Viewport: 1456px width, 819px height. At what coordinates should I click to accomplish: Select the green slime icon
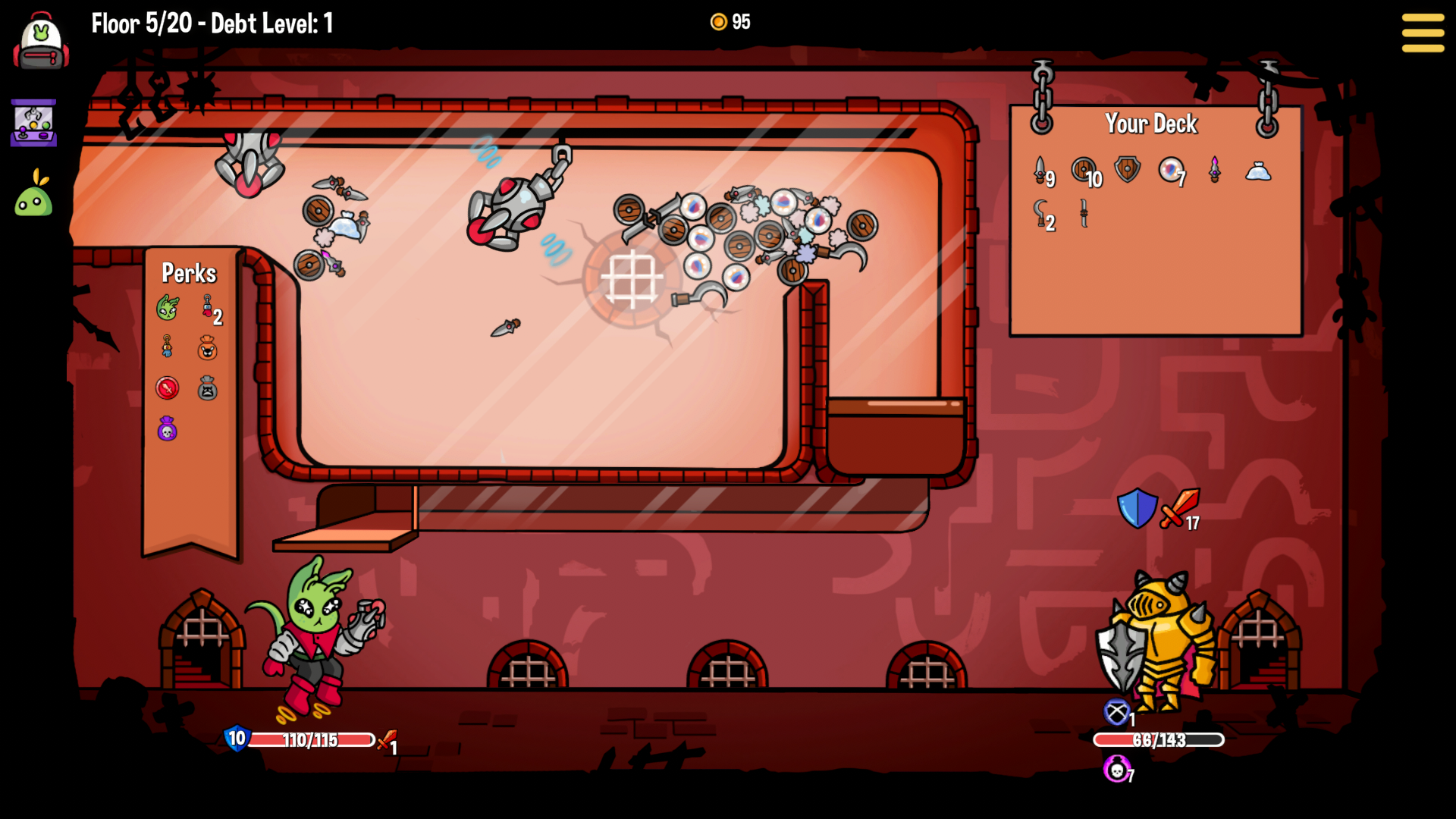click(x=33, y=196)
